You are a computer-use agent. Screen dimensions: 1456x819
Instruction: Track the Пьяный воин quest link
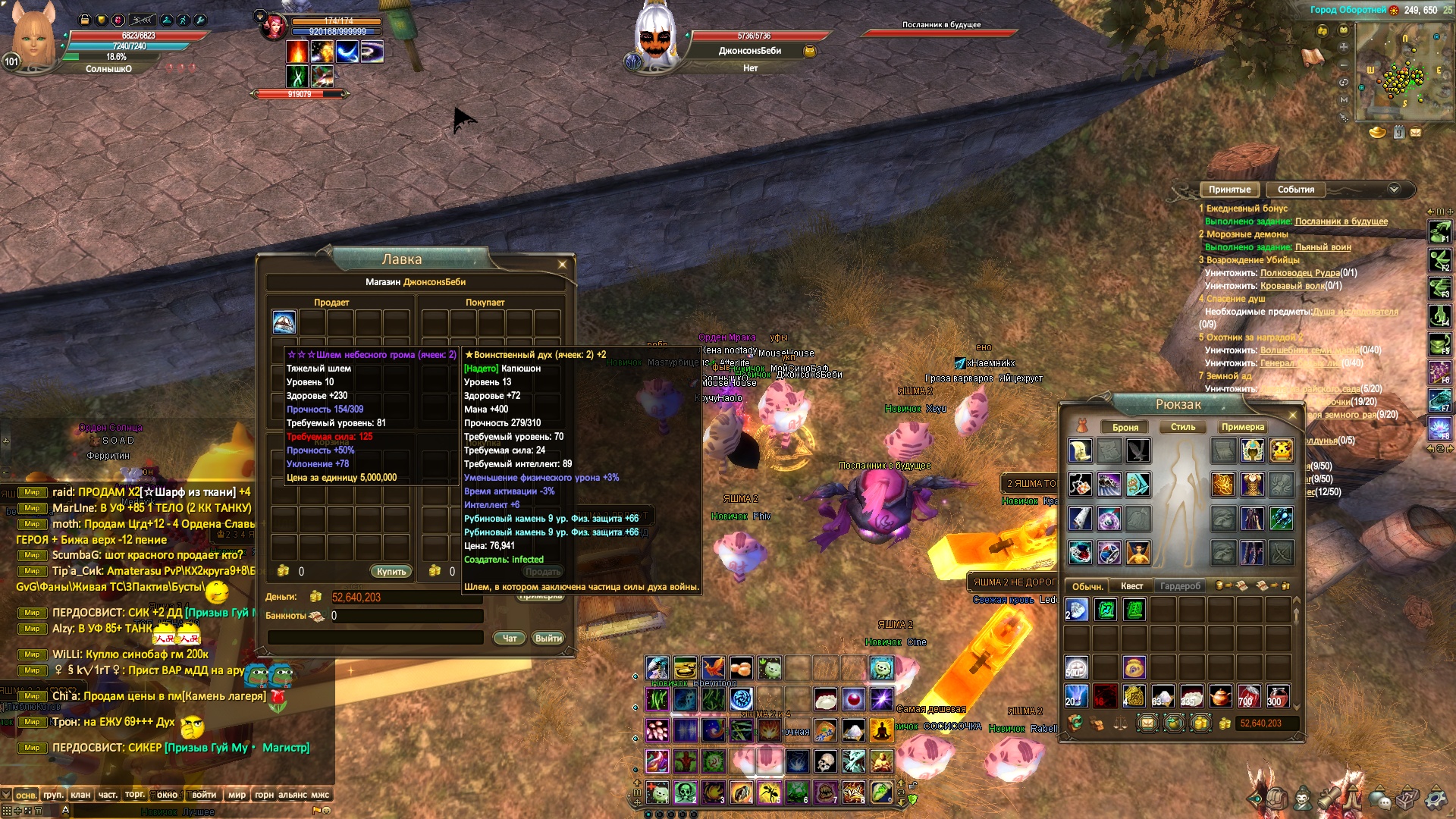tap(1323, 247)
